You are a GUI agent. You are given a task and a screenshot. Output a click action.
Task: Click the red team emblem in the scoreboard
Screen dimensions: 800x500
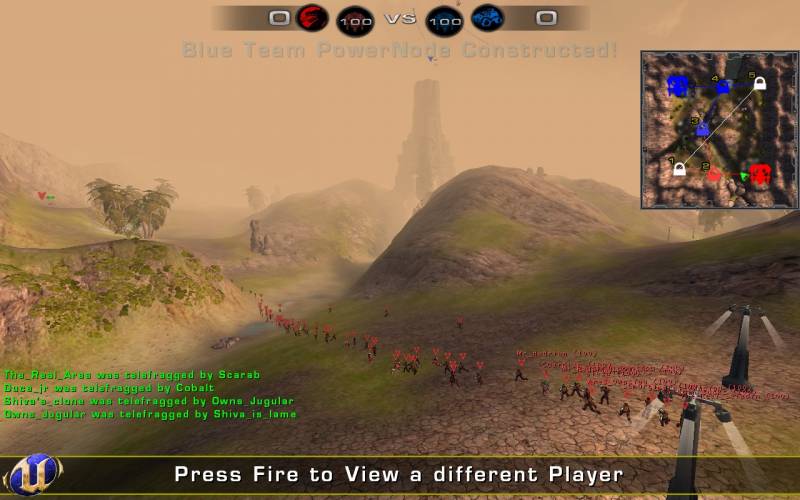[x=311, y=18]
